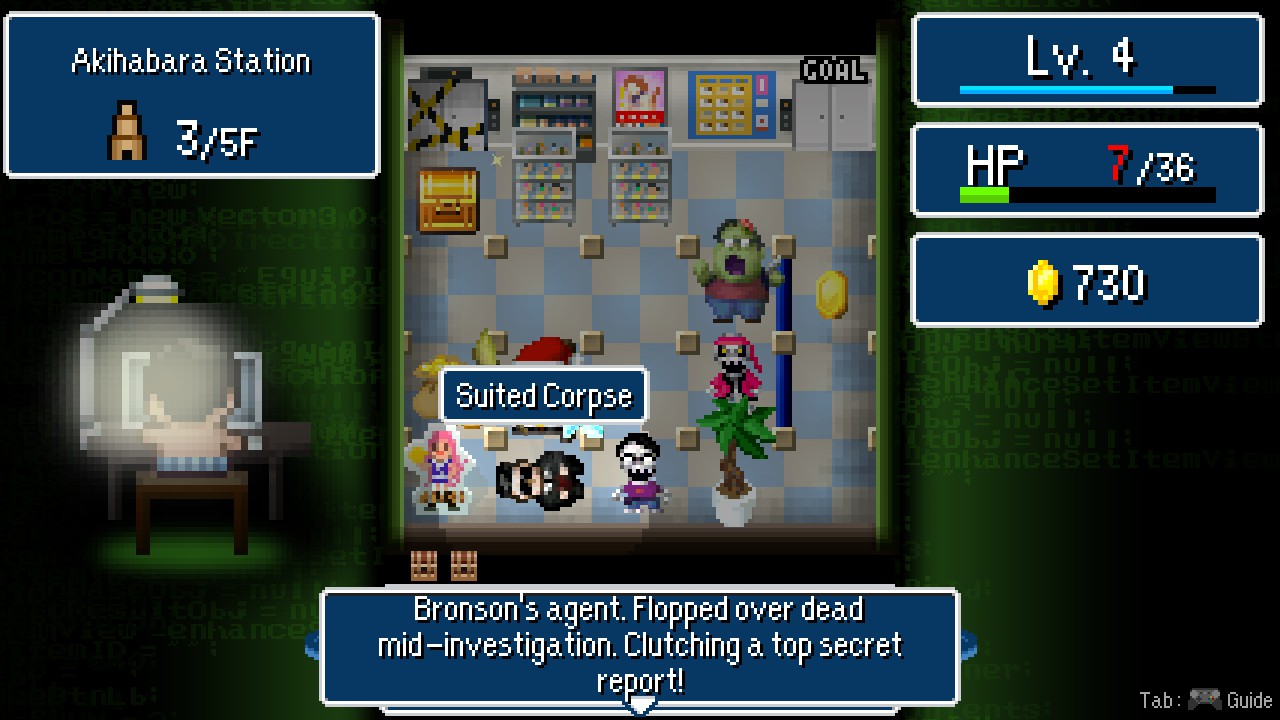
Task: Click the HP bar under 7/36
Action: [1086, 196]
